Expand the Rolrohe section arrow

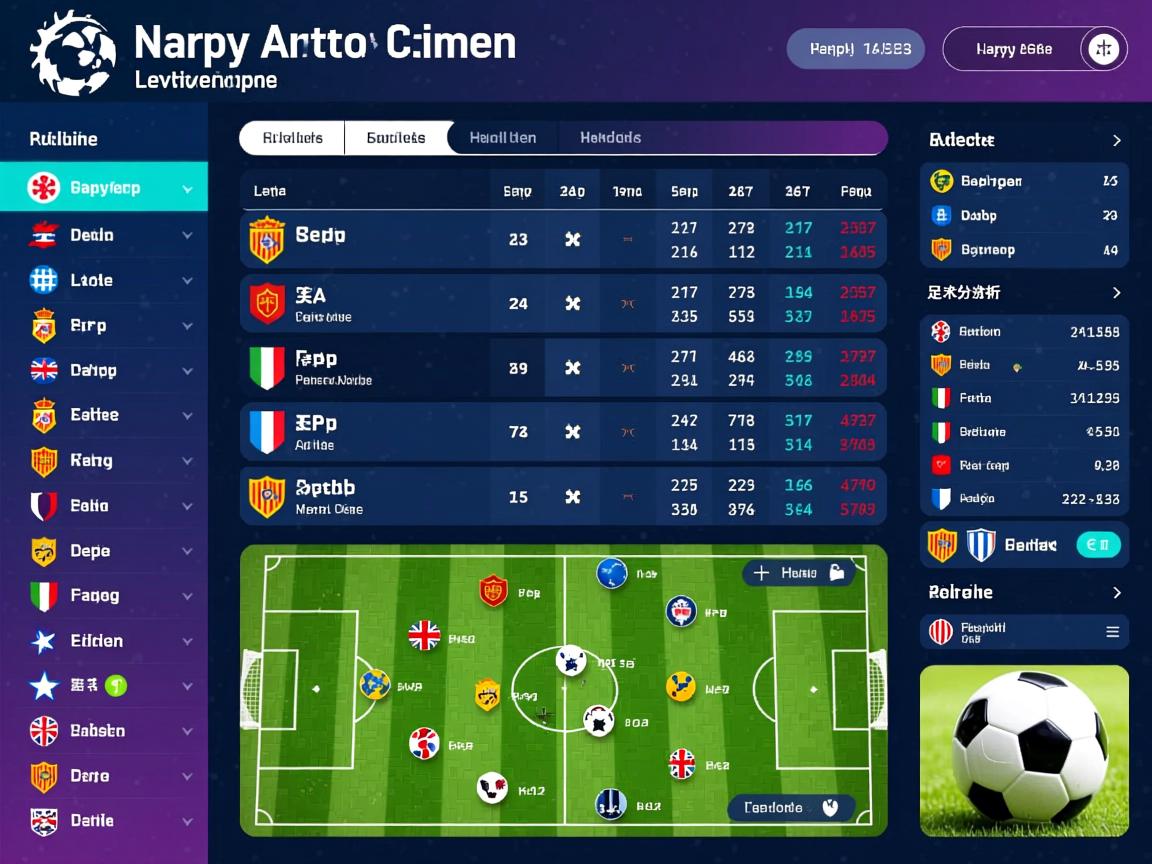pos(1116,593)
